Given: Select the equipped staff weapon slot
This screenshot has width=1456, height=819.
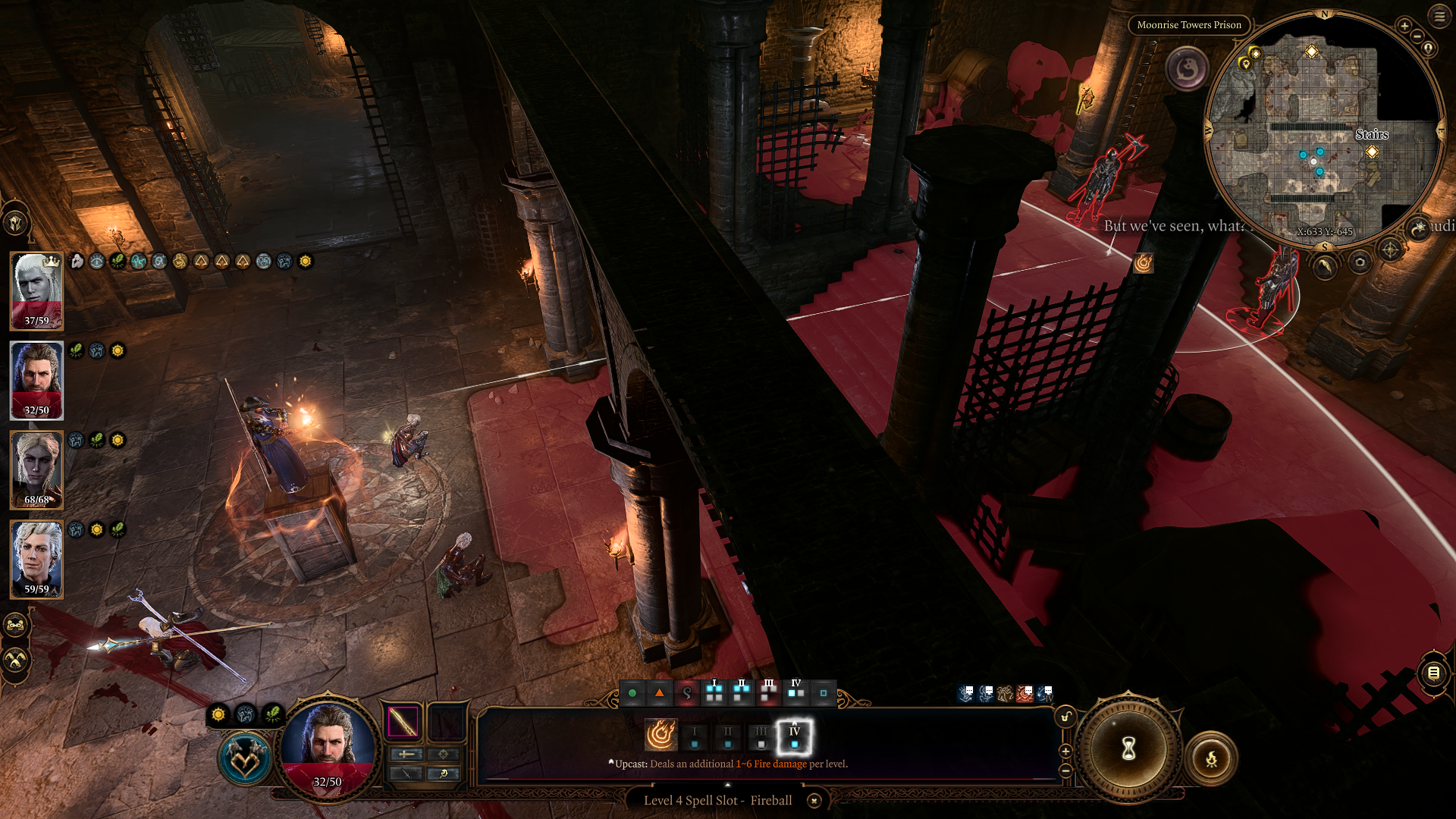Looking at the screenshot, I should pos(403,721).
